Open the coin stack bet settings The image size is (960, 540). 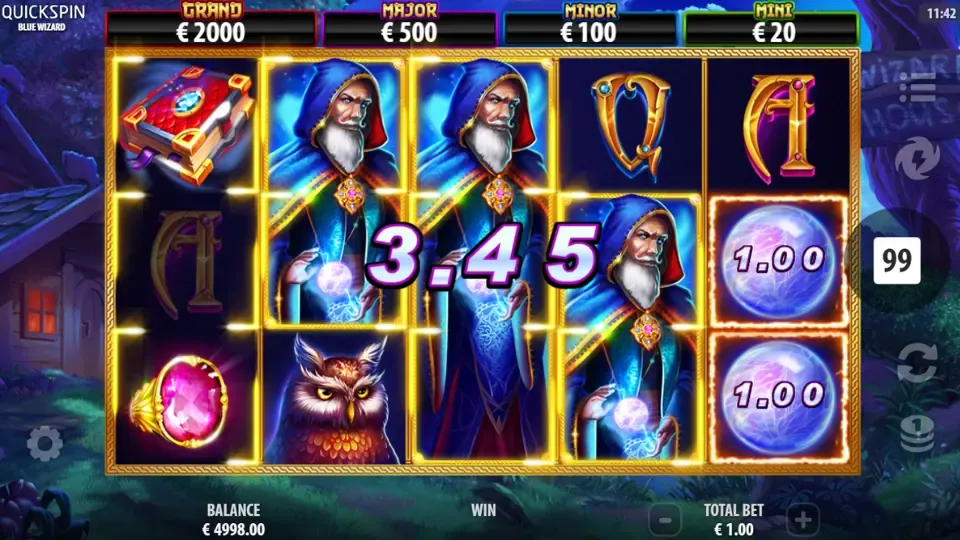916,433
